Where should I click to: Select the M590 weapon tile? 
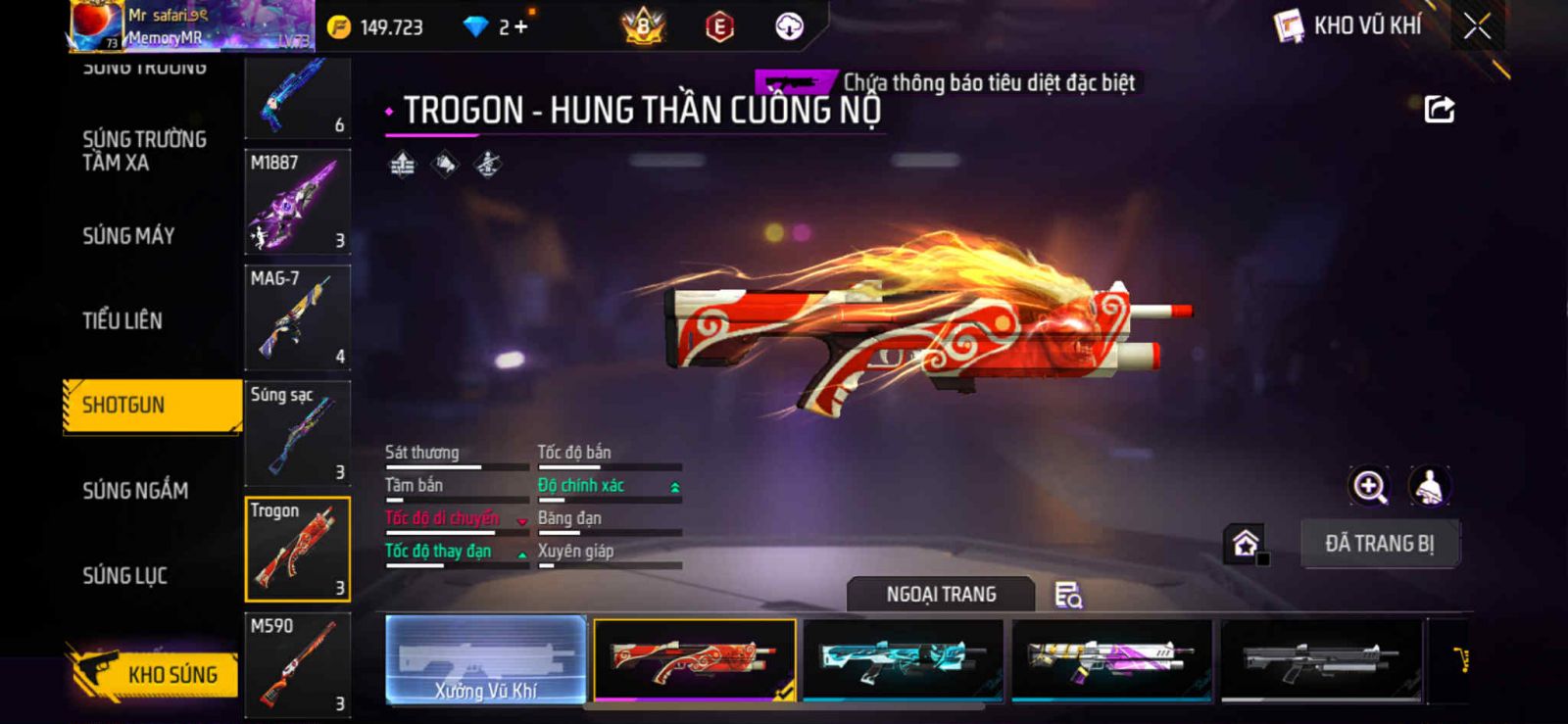297,664
